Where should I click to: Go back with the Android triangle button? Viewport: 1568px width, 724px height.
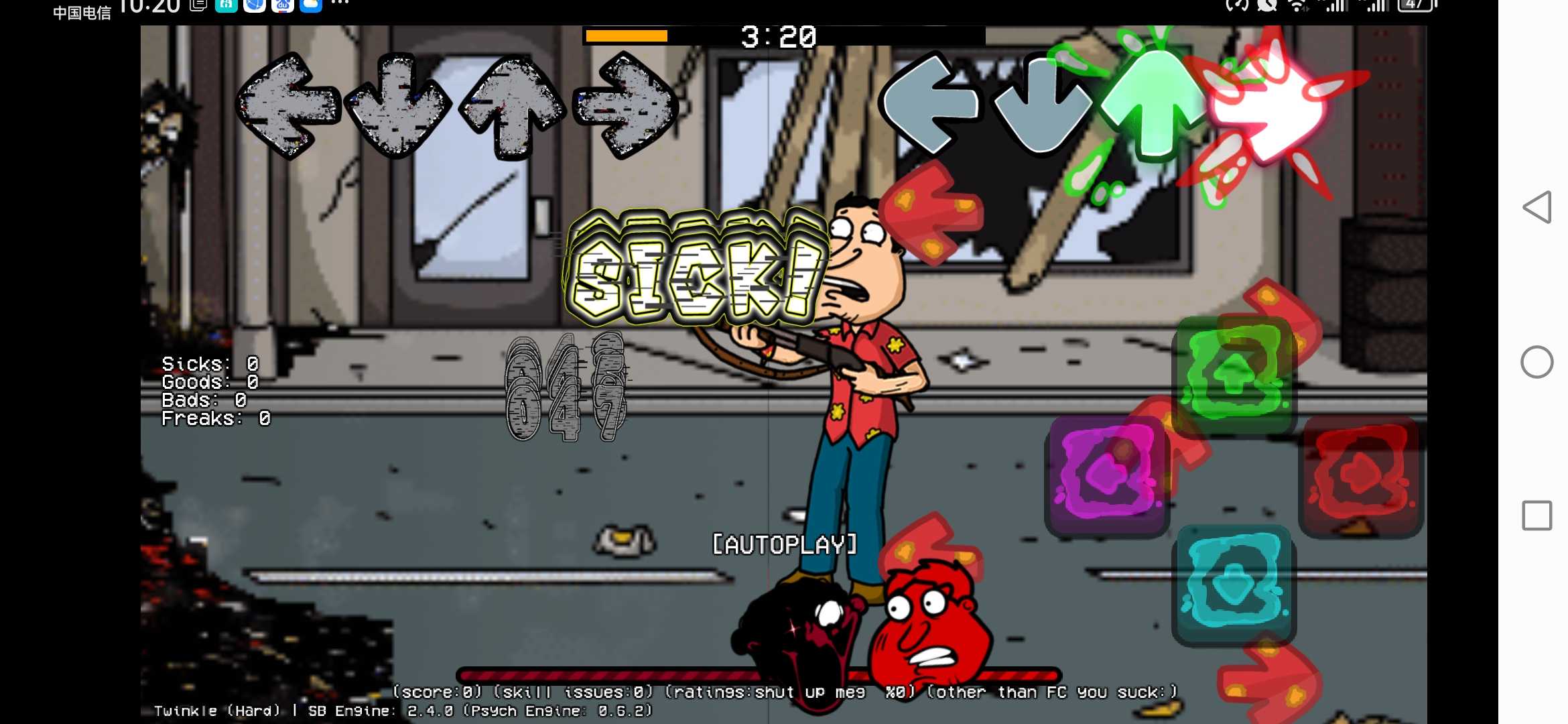[x=1537, y=207]
